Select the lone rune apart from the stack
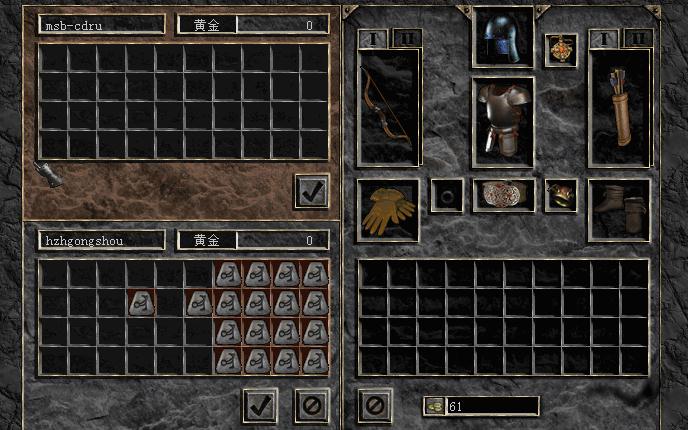 tap(142, 302)
